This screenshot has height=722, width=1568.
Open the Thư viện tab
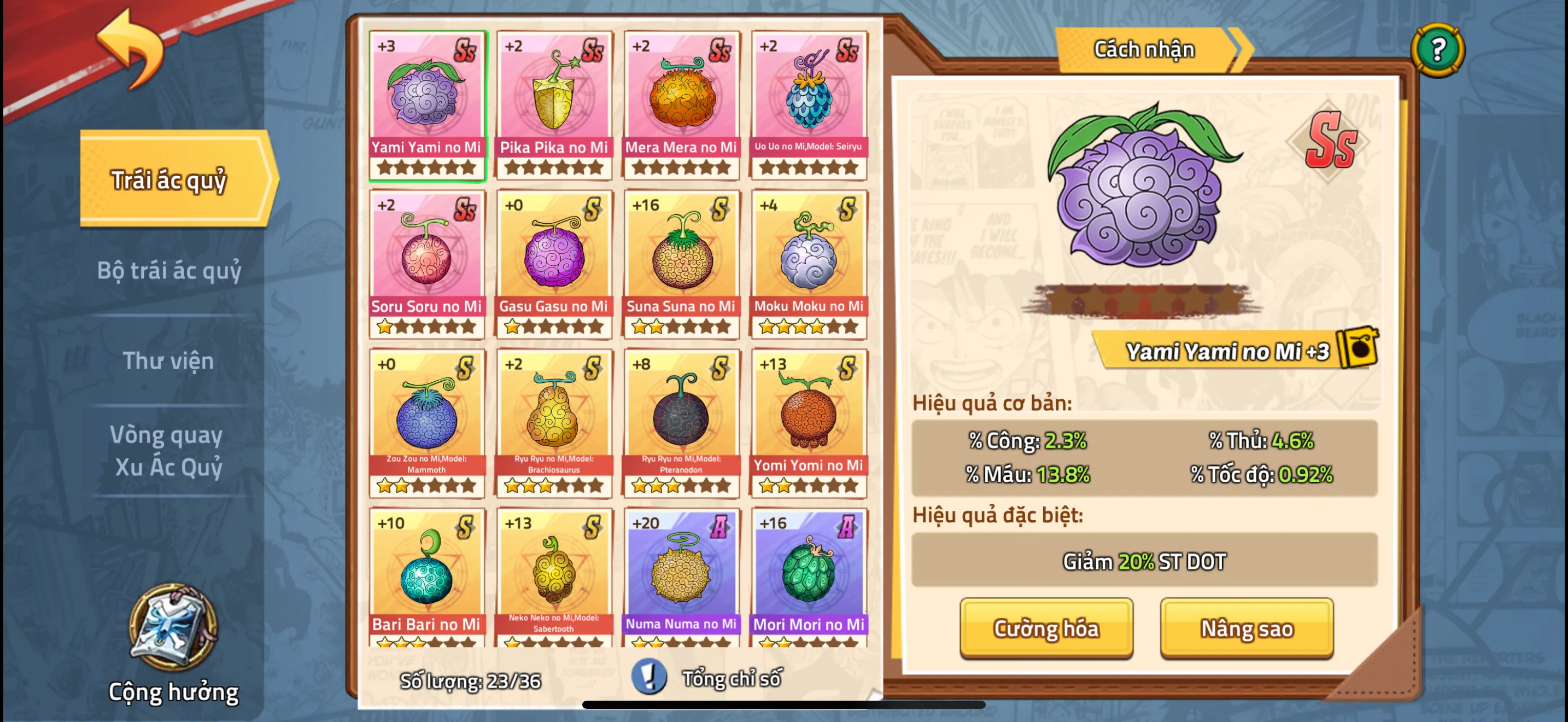tap(168, 360)
